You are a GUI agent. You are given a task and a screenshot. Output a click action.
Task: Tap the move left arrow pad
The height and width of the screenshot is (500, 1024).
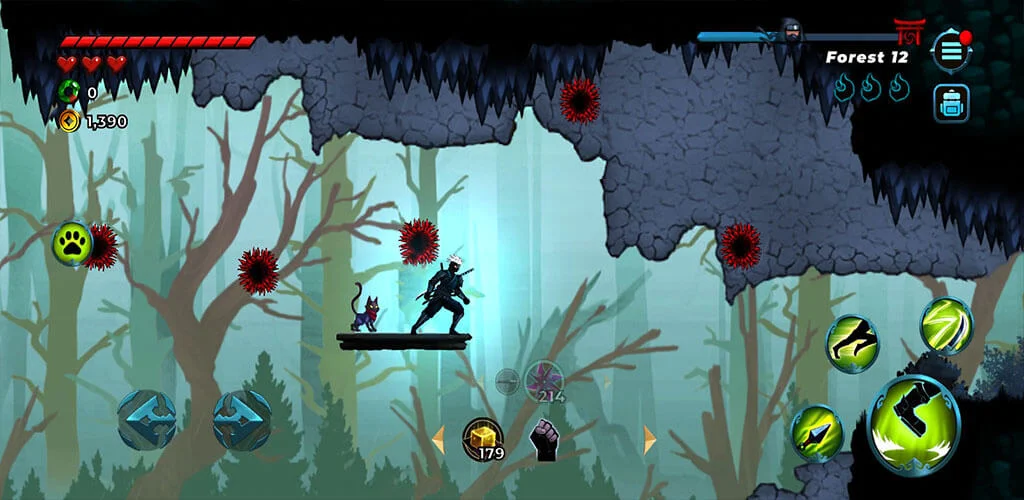click(x=147, y=419)
